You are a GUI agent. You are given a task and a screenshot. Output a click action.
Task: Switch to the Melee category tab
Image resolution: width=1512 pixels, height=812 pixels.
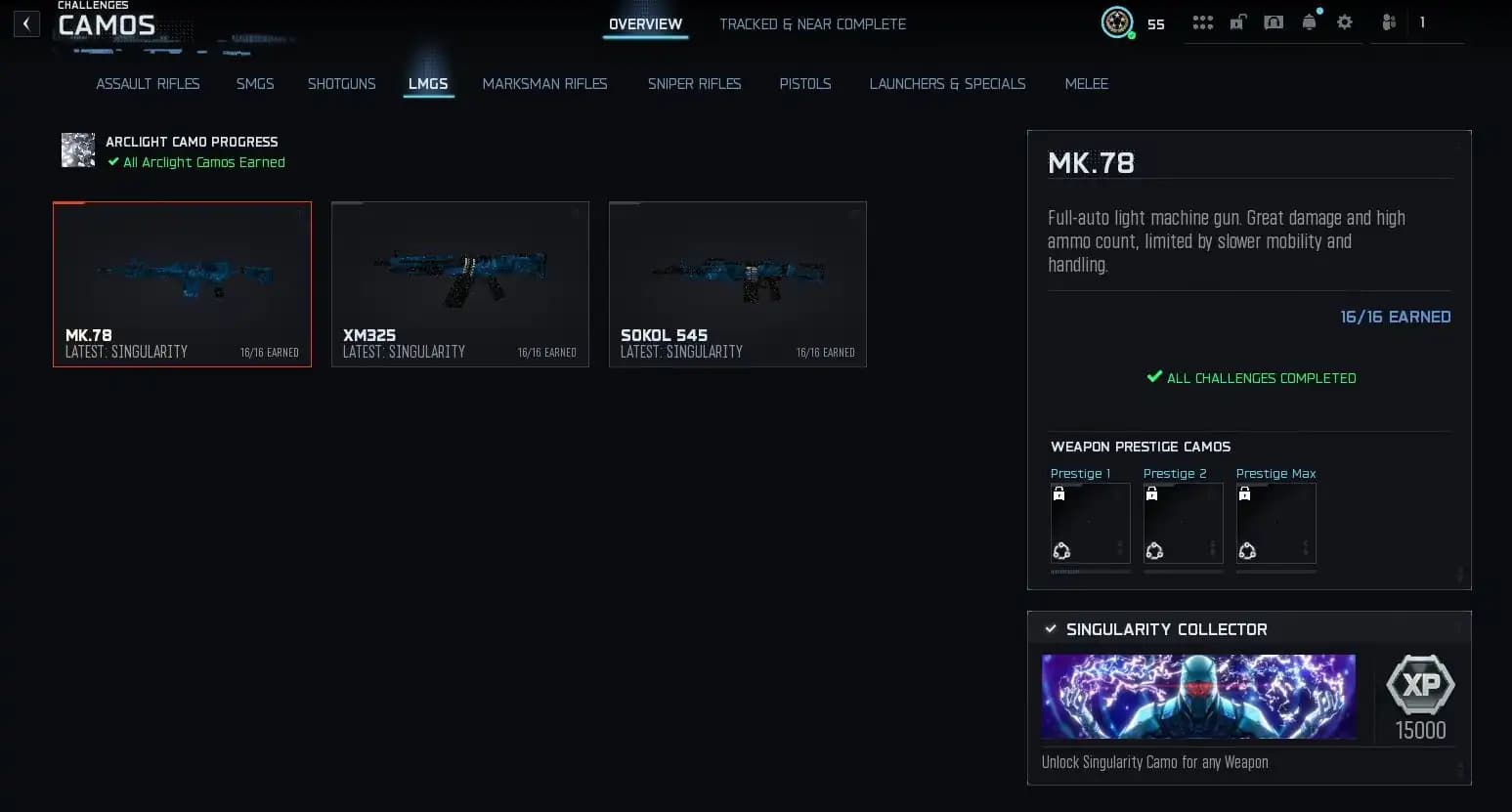[1086, 84]
